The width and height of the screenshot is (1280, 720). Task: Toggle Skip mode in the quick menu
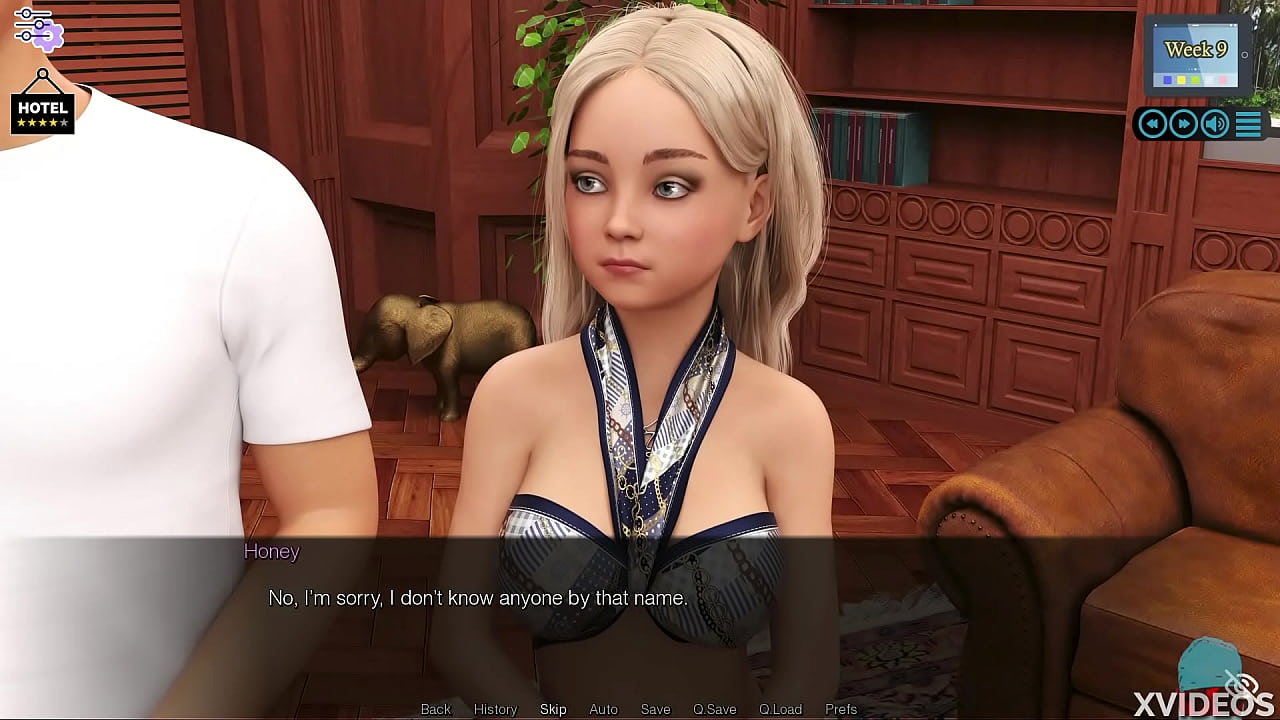pos(552,708)
